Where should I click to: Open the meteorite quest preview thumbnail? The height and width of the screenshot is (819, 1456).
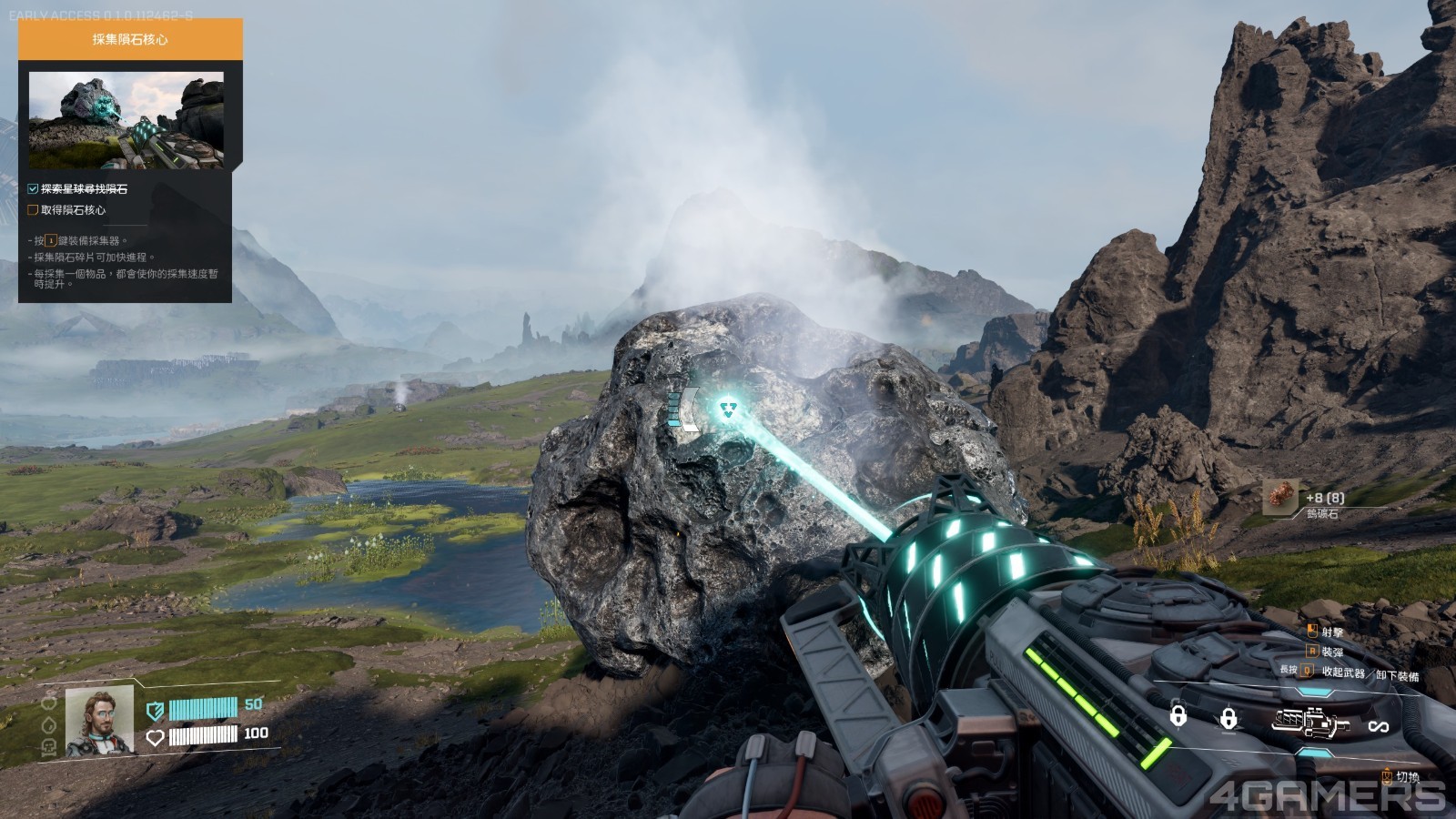coord(126,120)
